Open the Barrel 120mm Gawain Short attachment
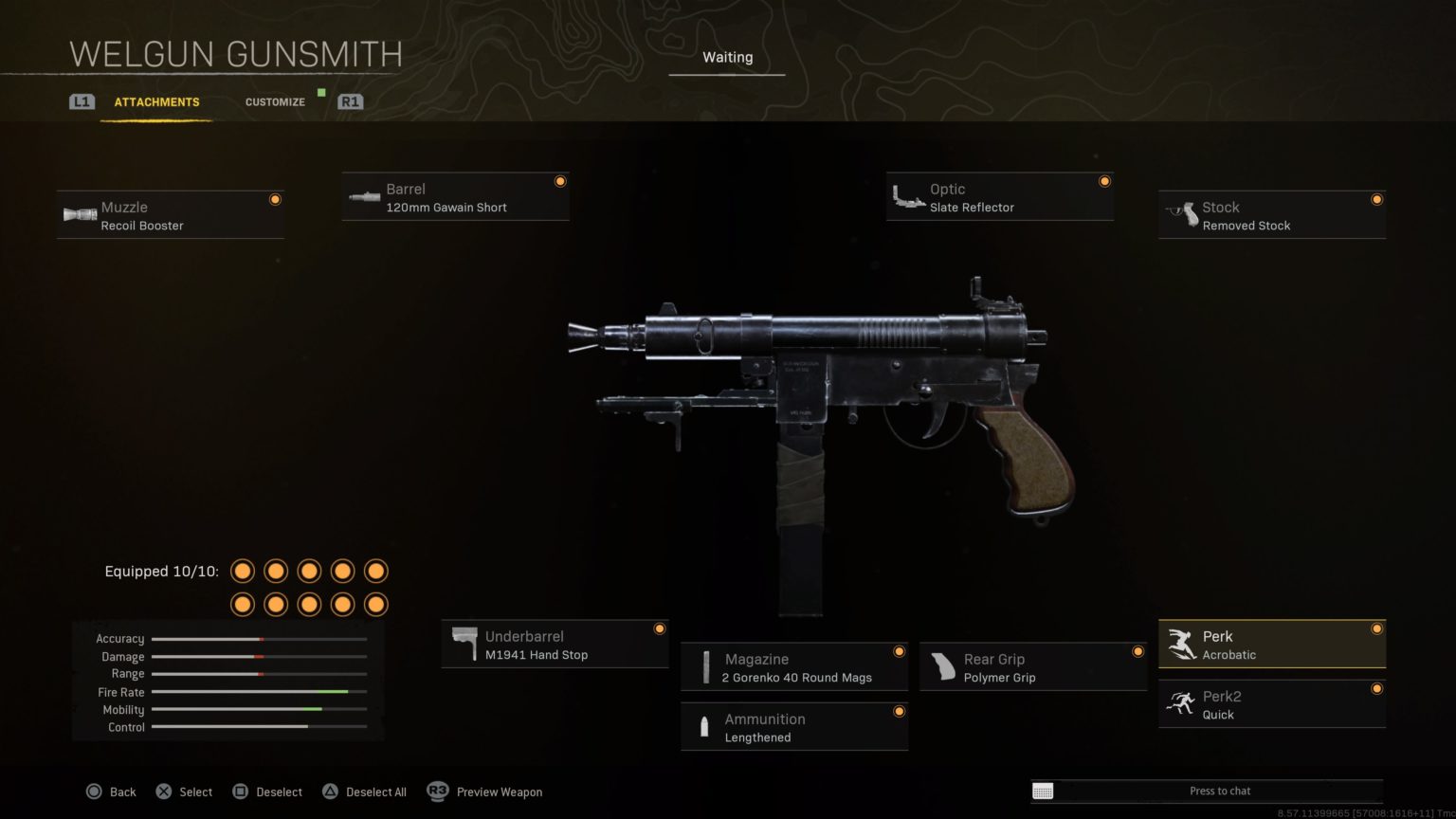This screenshot has height=819, width=1456. 455,196
